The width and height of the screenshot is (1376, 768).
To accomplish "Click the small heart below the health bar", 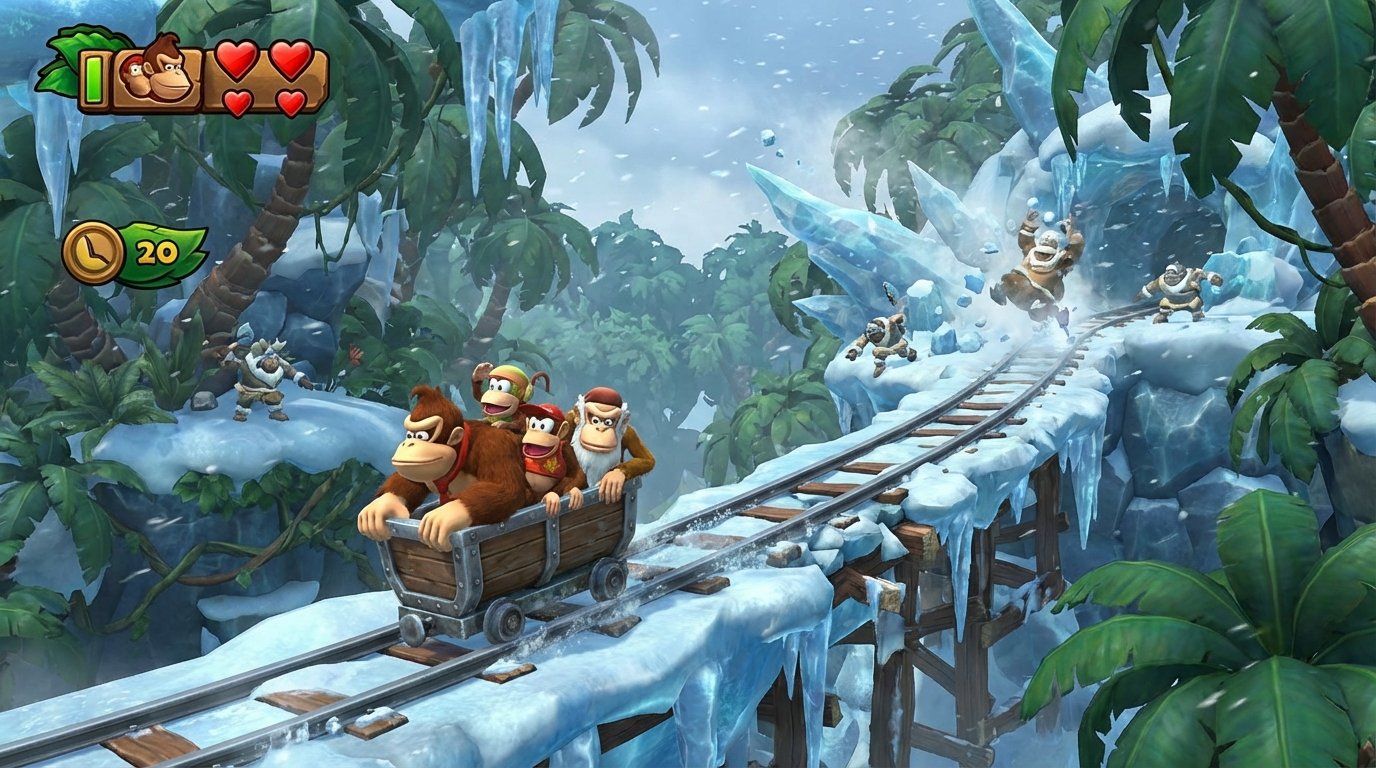I will click(x=237, y=104).
